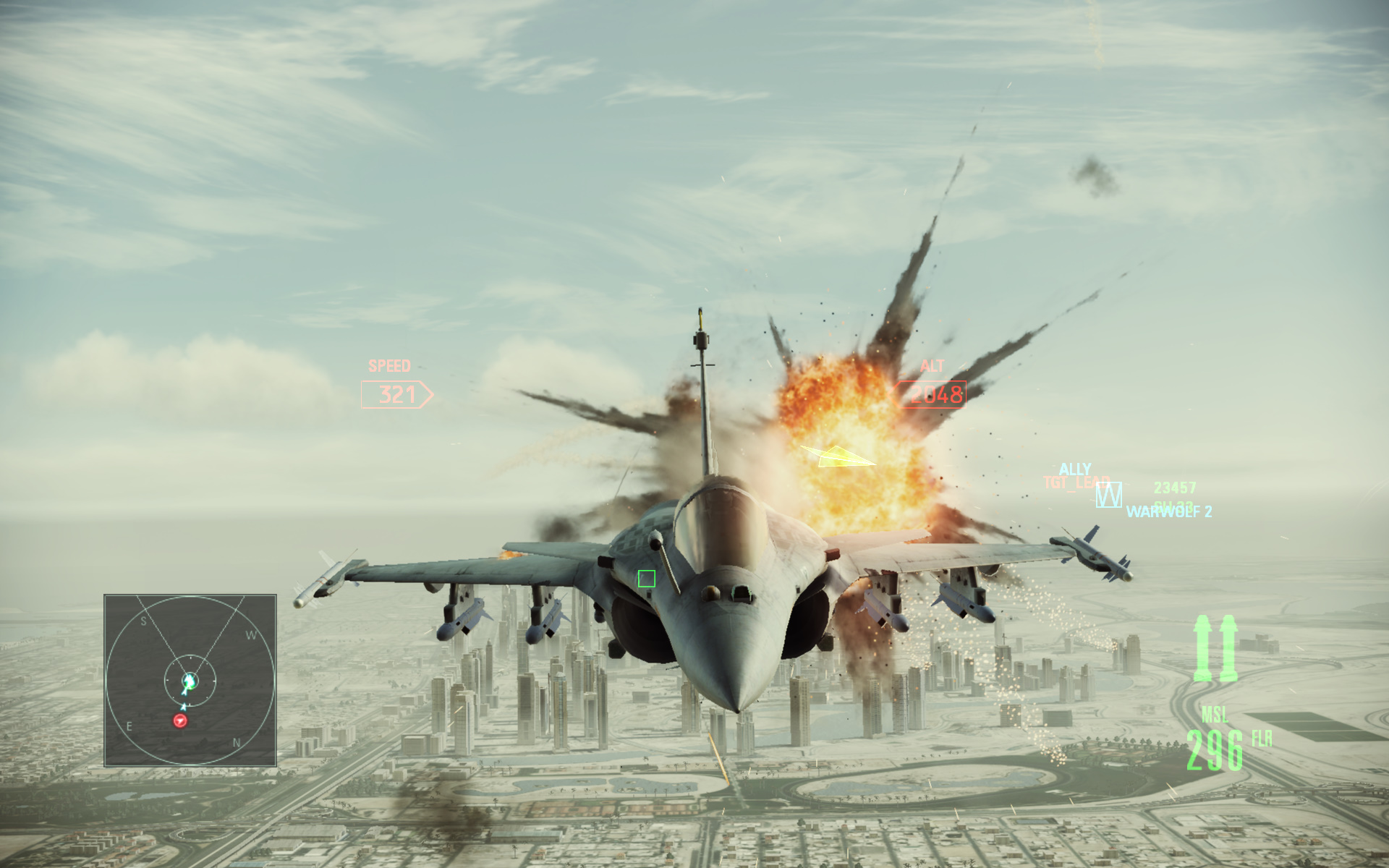Click the ALLY status indicator
Image resolution: width=1389 pixels, height=868 pixels.
[x=1076, y=469]
